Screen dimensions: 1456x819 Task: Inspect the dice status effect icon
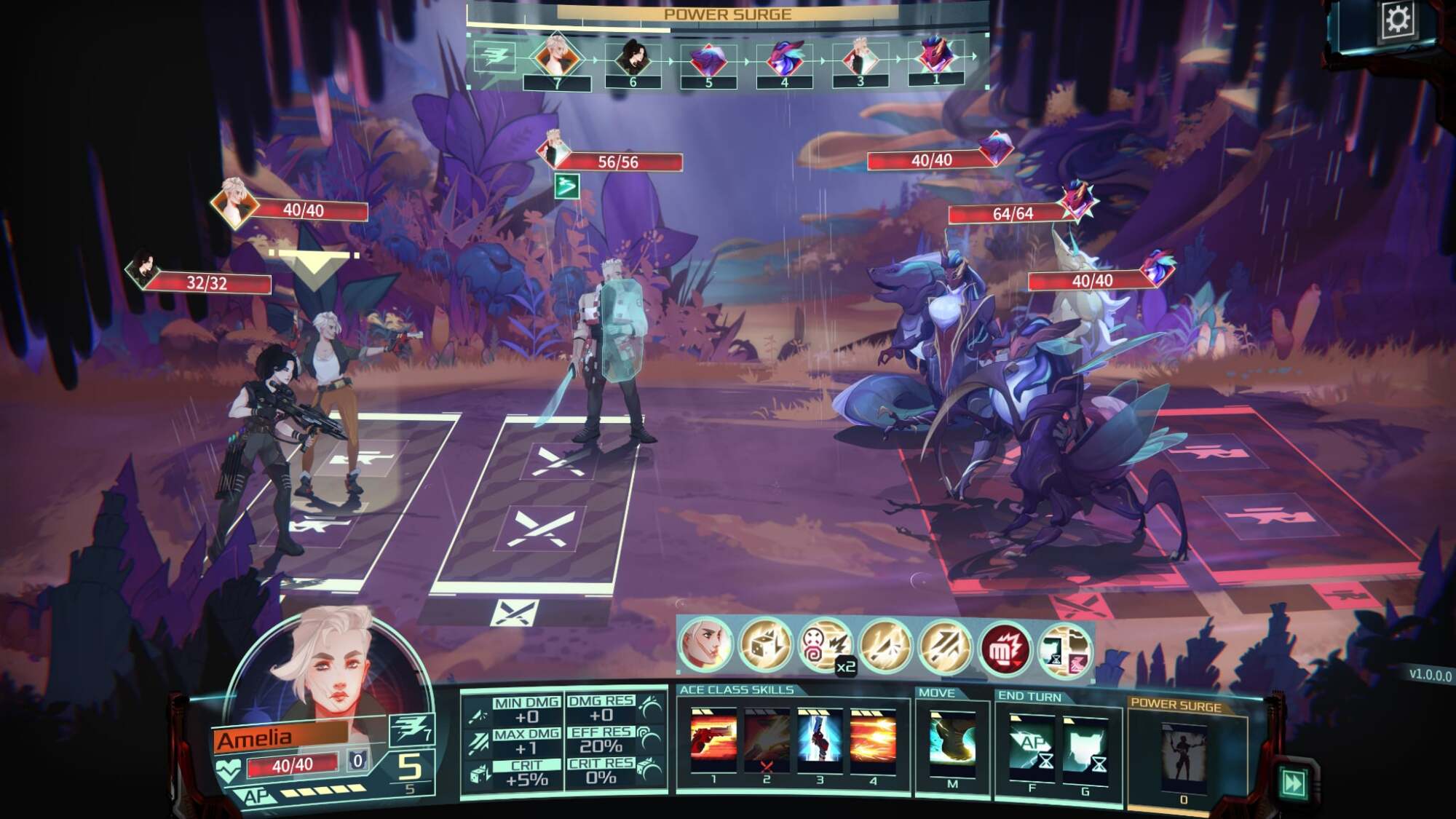pyautogui.click(x=765, y=644)
